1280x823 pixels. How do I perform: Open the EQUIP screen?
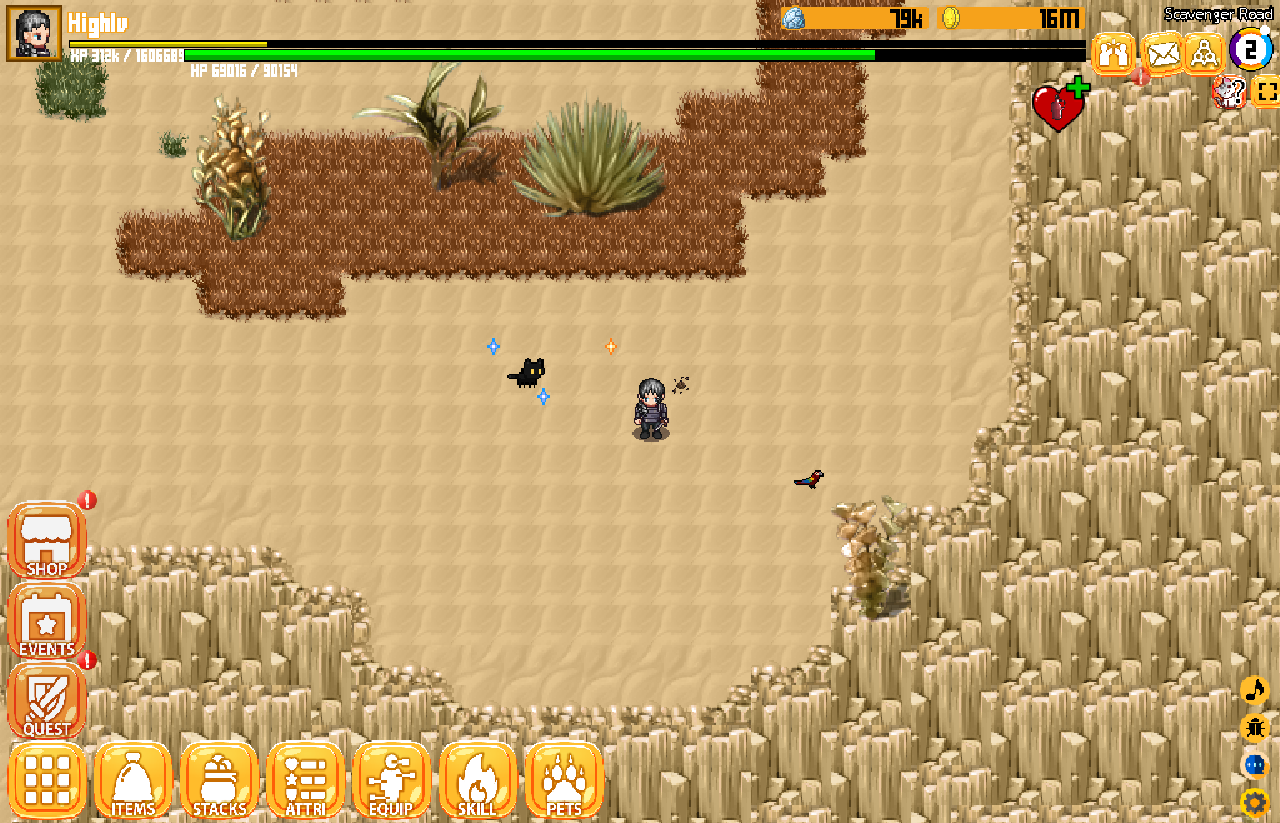[x=391, y=780]
